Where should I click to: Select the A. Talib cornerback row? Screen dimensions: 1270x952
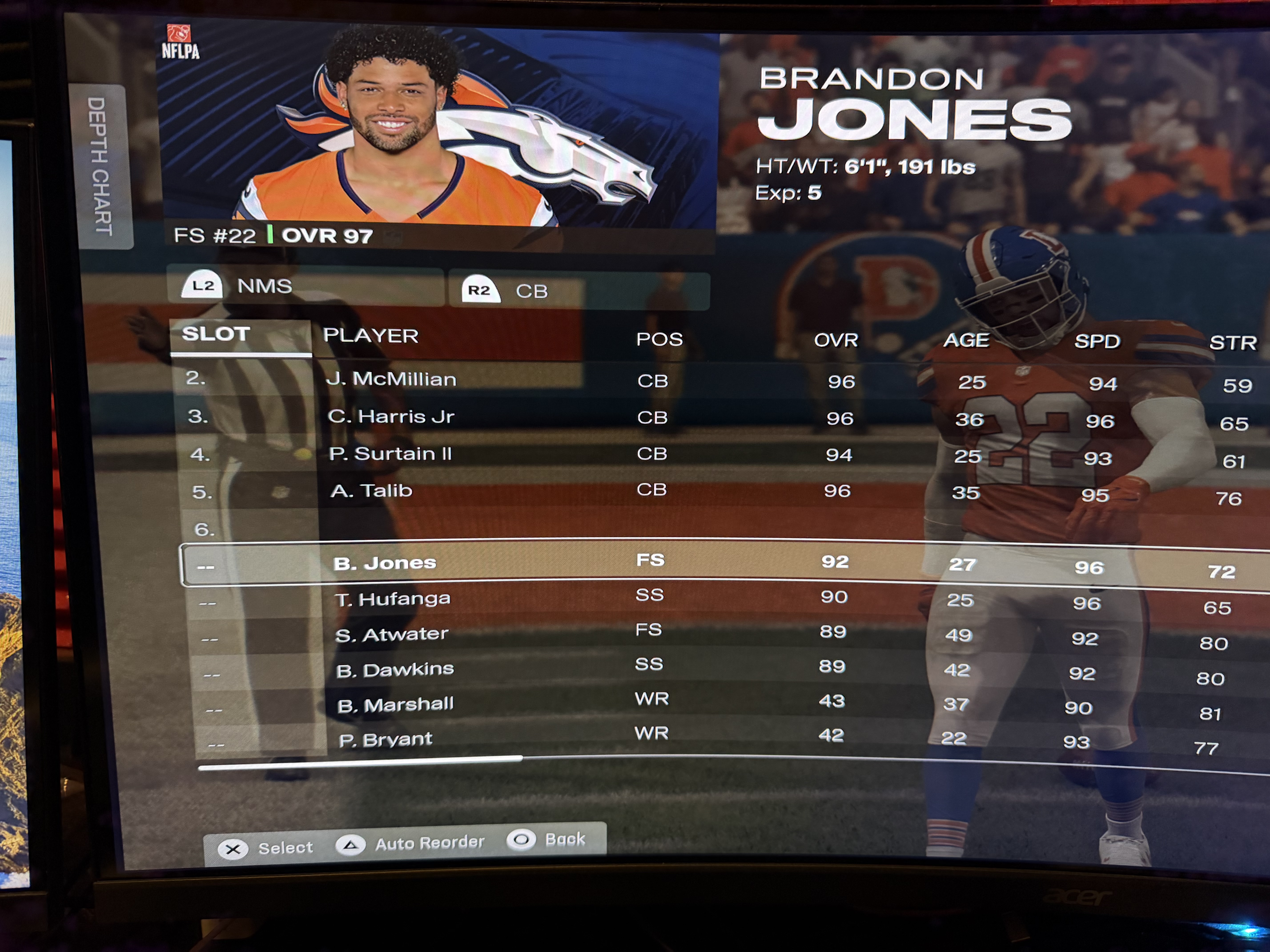point(372,491)
